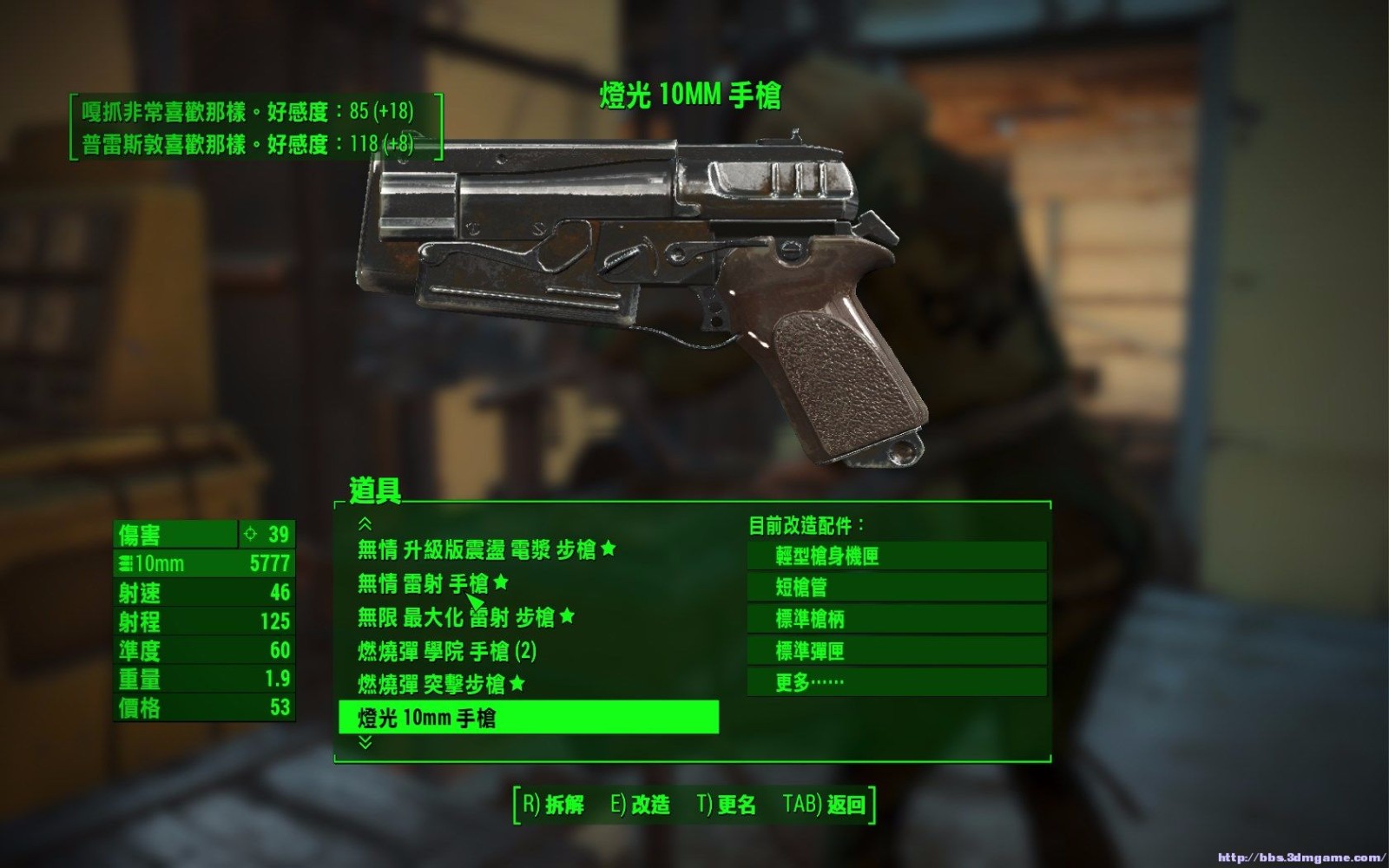1389x868 pixels.
Task: Open 改造 to modify the weapon
Action: pos(641,805)
